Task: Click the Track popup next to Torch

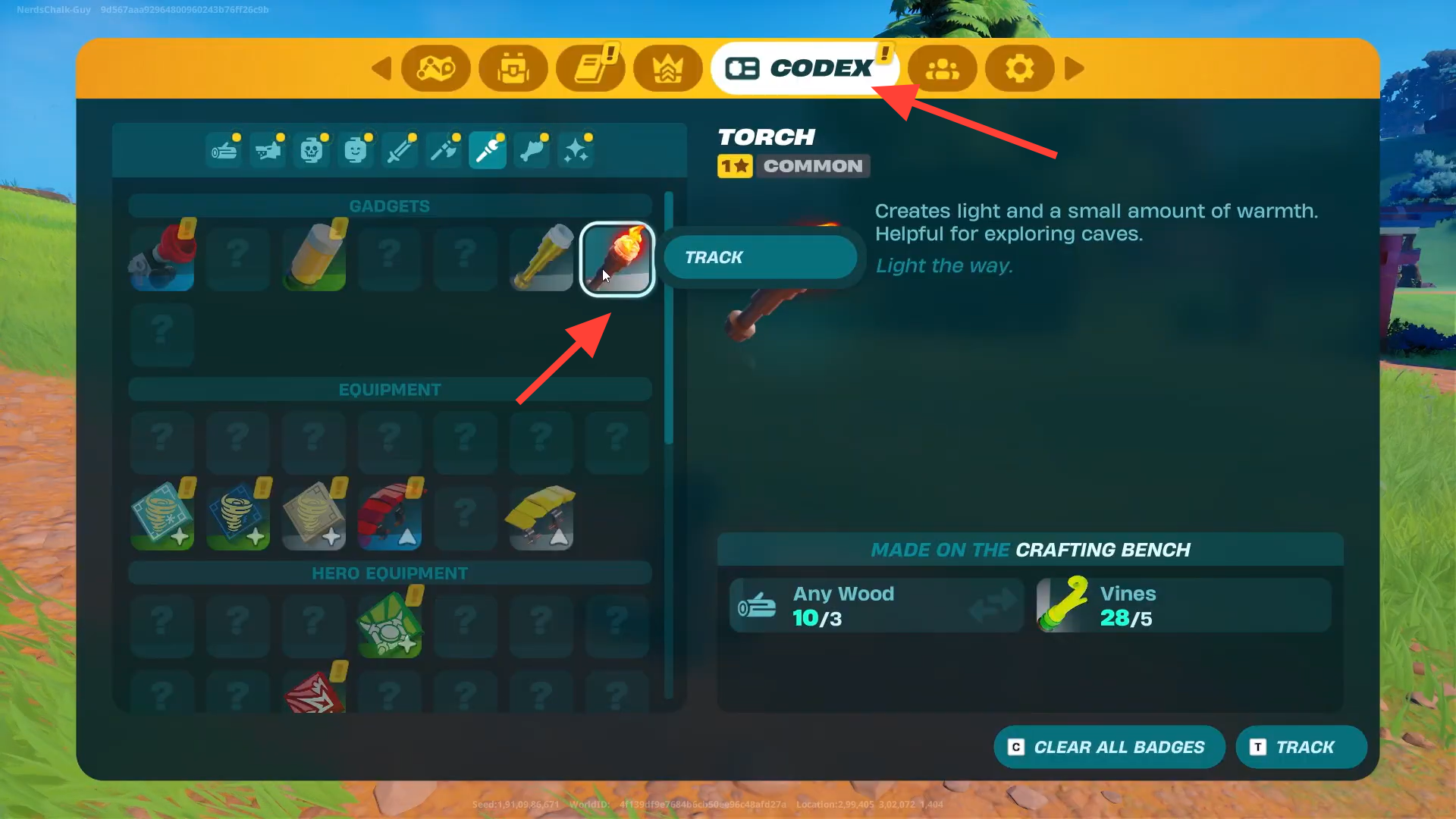Action: (x=760, y=258)
